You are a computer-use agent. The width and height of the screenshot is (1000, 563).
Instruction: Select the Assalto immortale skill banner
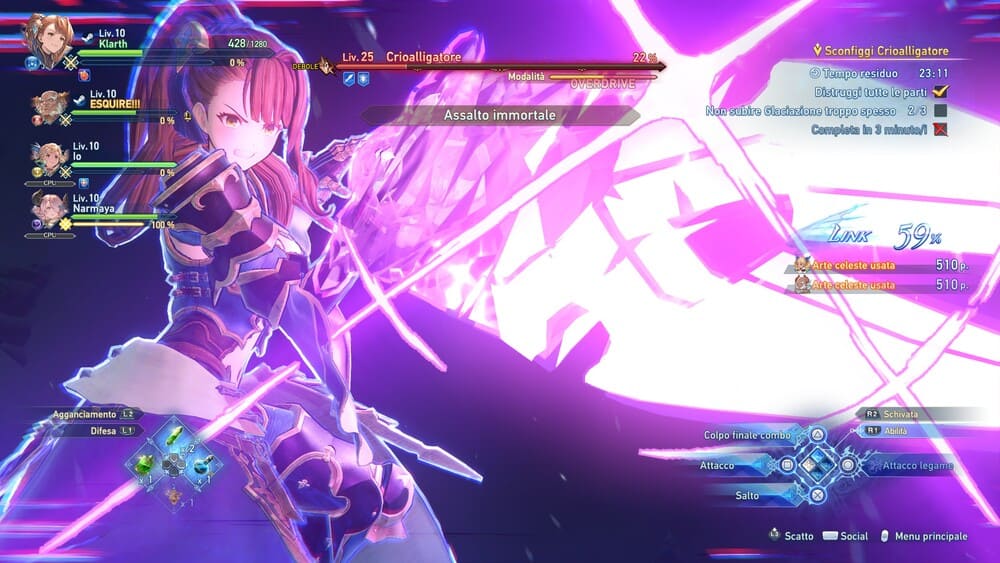pyautogui.click(x=499, y=115)
